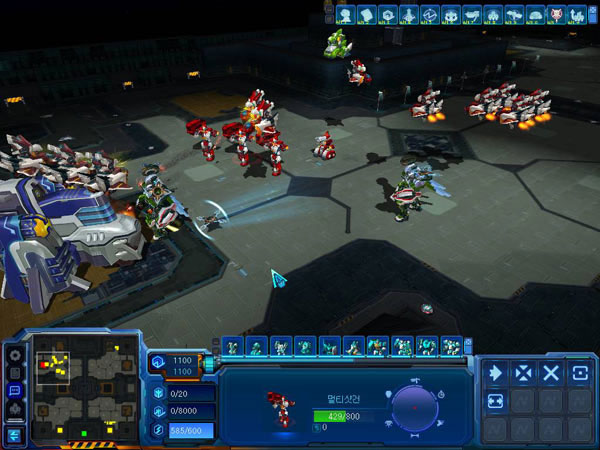The height and width of the screenshot is (450, 600).
Task: Activate the horizontal double-arrow command
Action: (495, 400)
